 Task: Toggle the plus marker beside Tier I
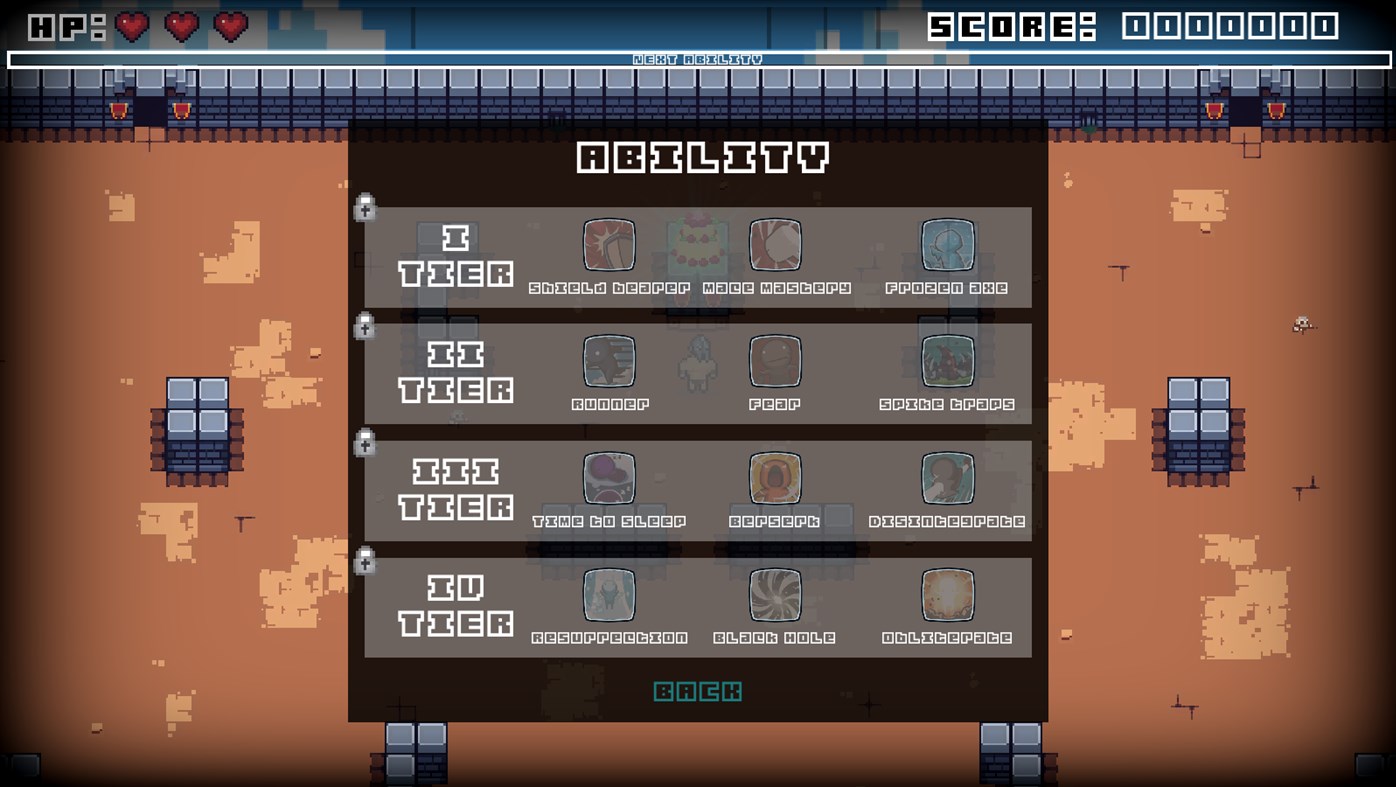pyautogui.click(x=364, y=206)
